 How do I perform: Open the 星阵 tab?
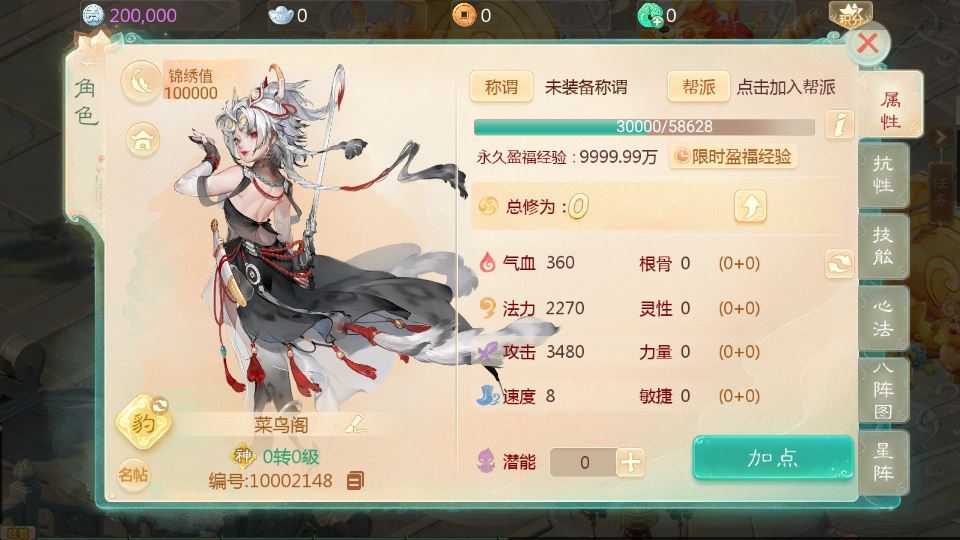click(x=883, y=461)
